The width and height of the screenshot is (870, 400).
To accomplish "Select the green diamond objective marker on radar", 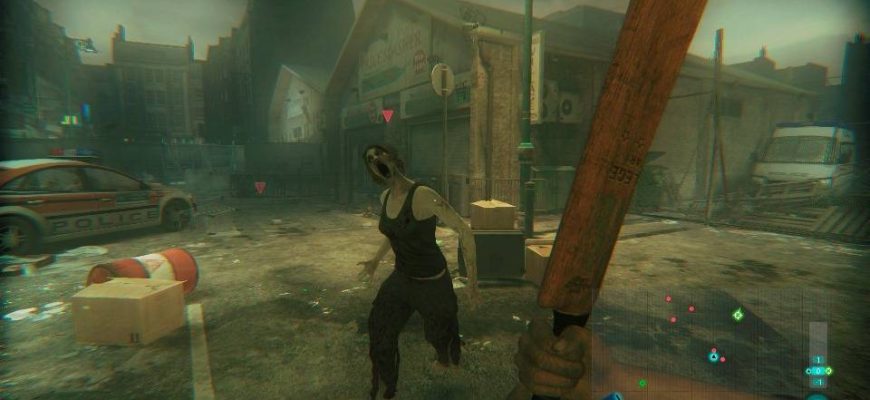I will (738, 315).
